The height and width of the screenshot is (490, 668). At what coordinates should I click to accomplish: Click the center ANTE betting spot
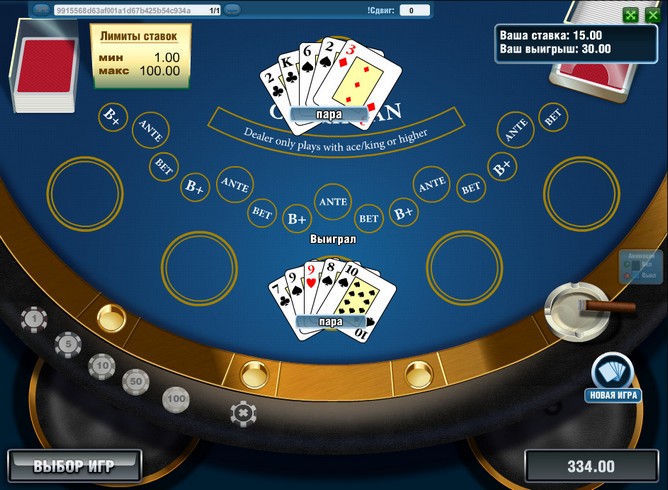click(333, 201)
